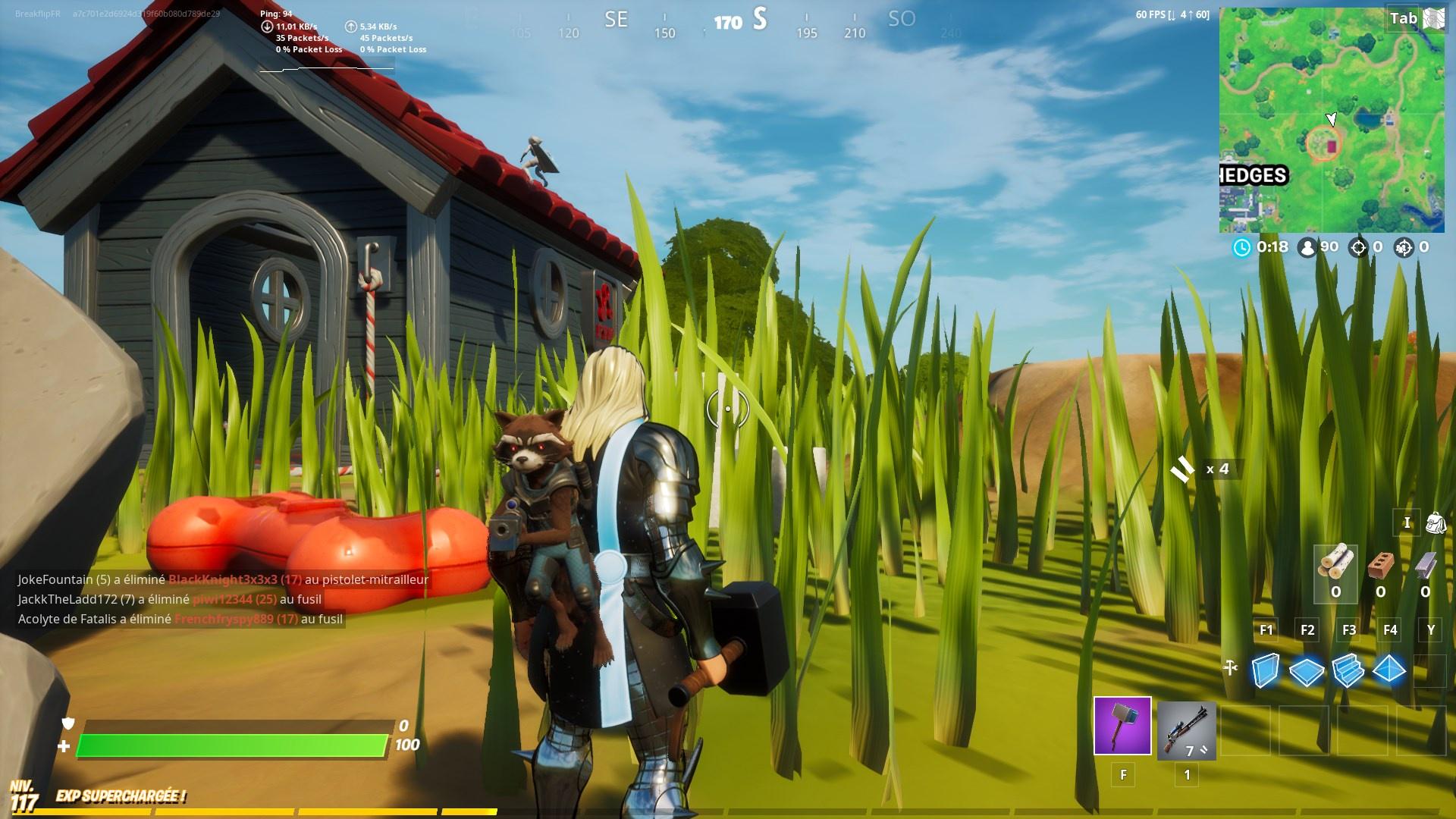Click the squad eliminations icon
This screenshot has width=1456, height=819.
[x=1405, y=246]
